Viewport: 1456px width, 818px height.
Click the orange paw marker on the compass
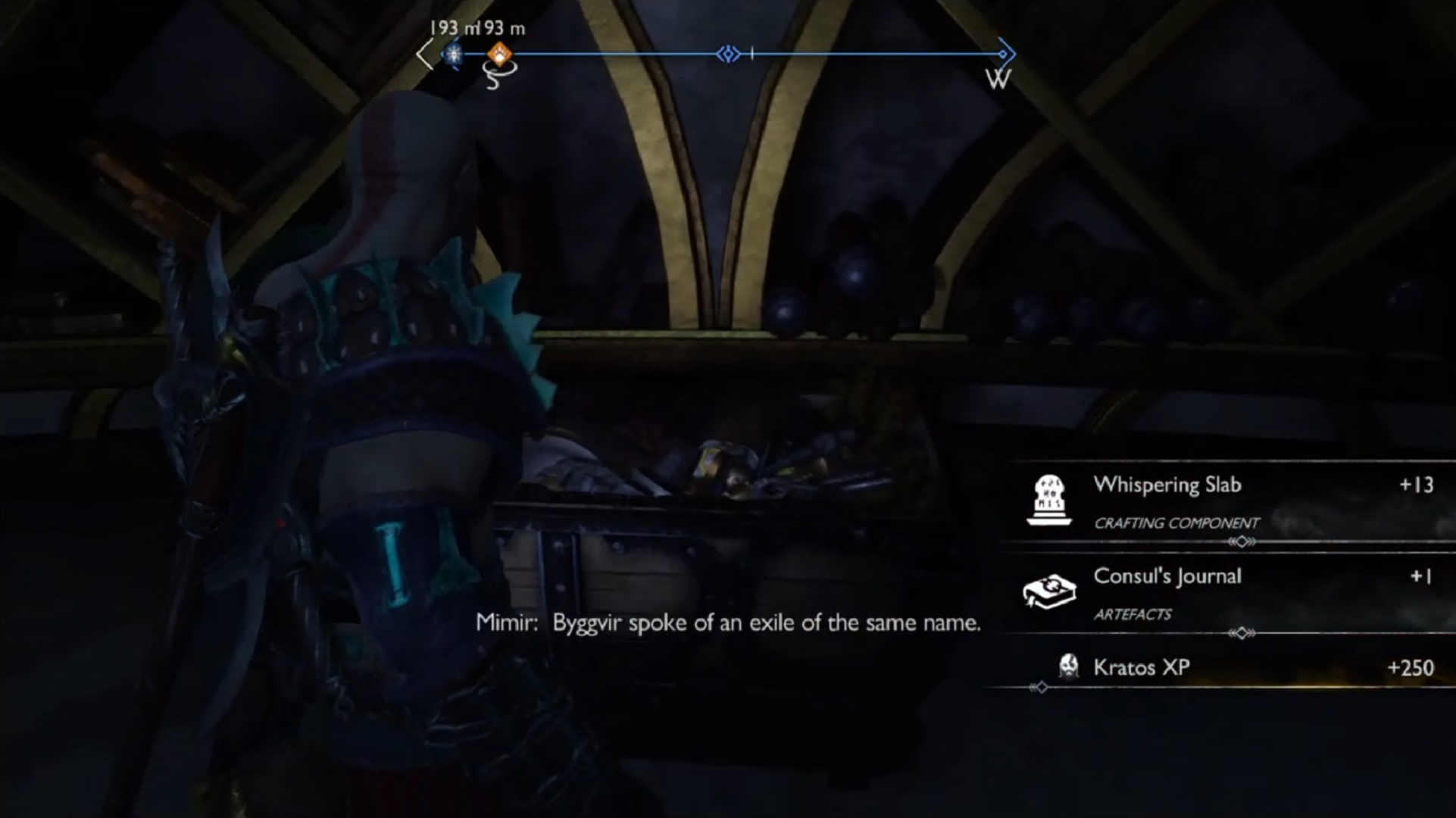point(499,54)
